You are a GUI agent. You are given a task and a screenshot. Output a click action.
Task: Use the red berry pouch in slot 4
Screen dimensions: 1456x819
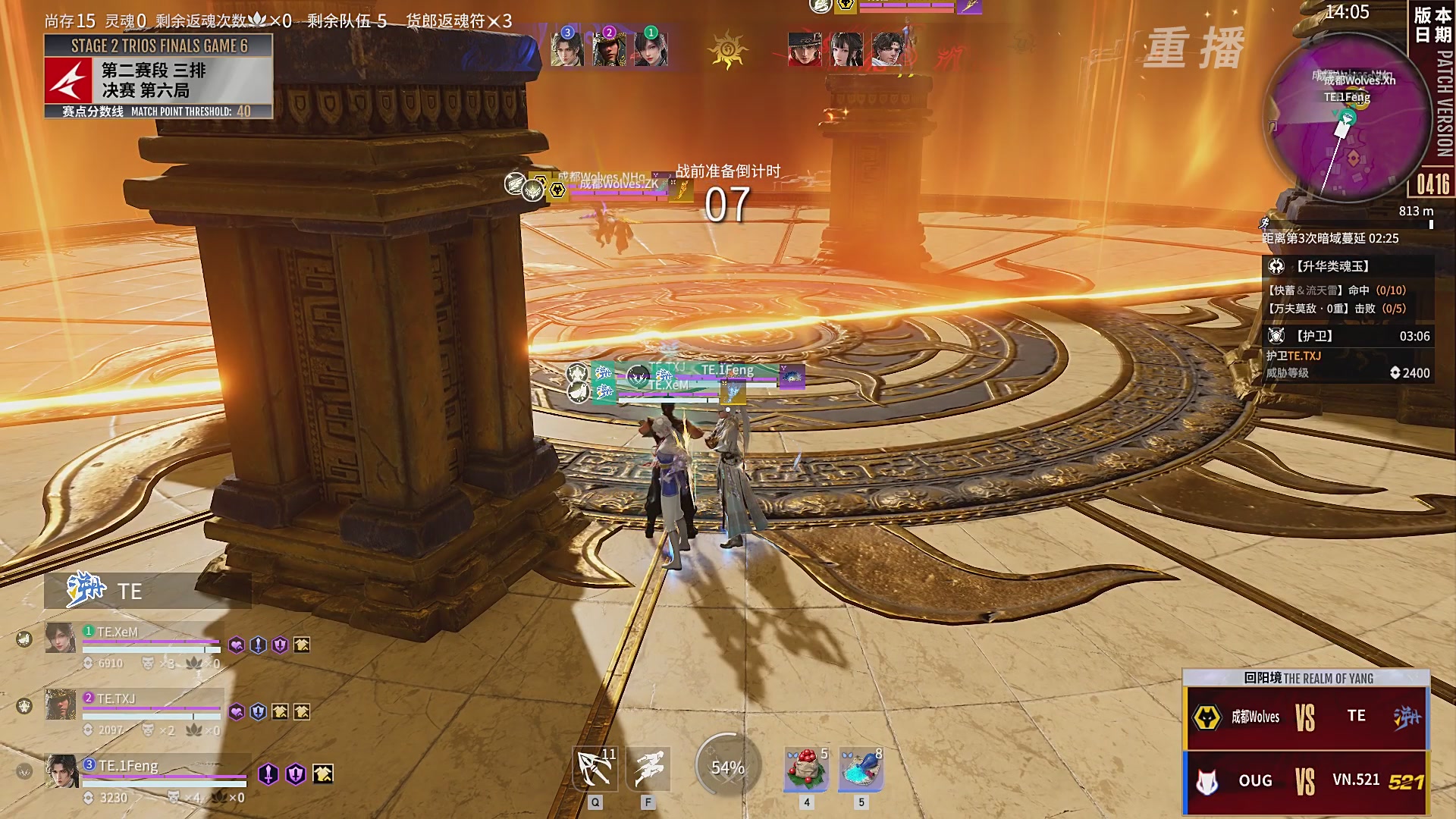pos(806,770)
